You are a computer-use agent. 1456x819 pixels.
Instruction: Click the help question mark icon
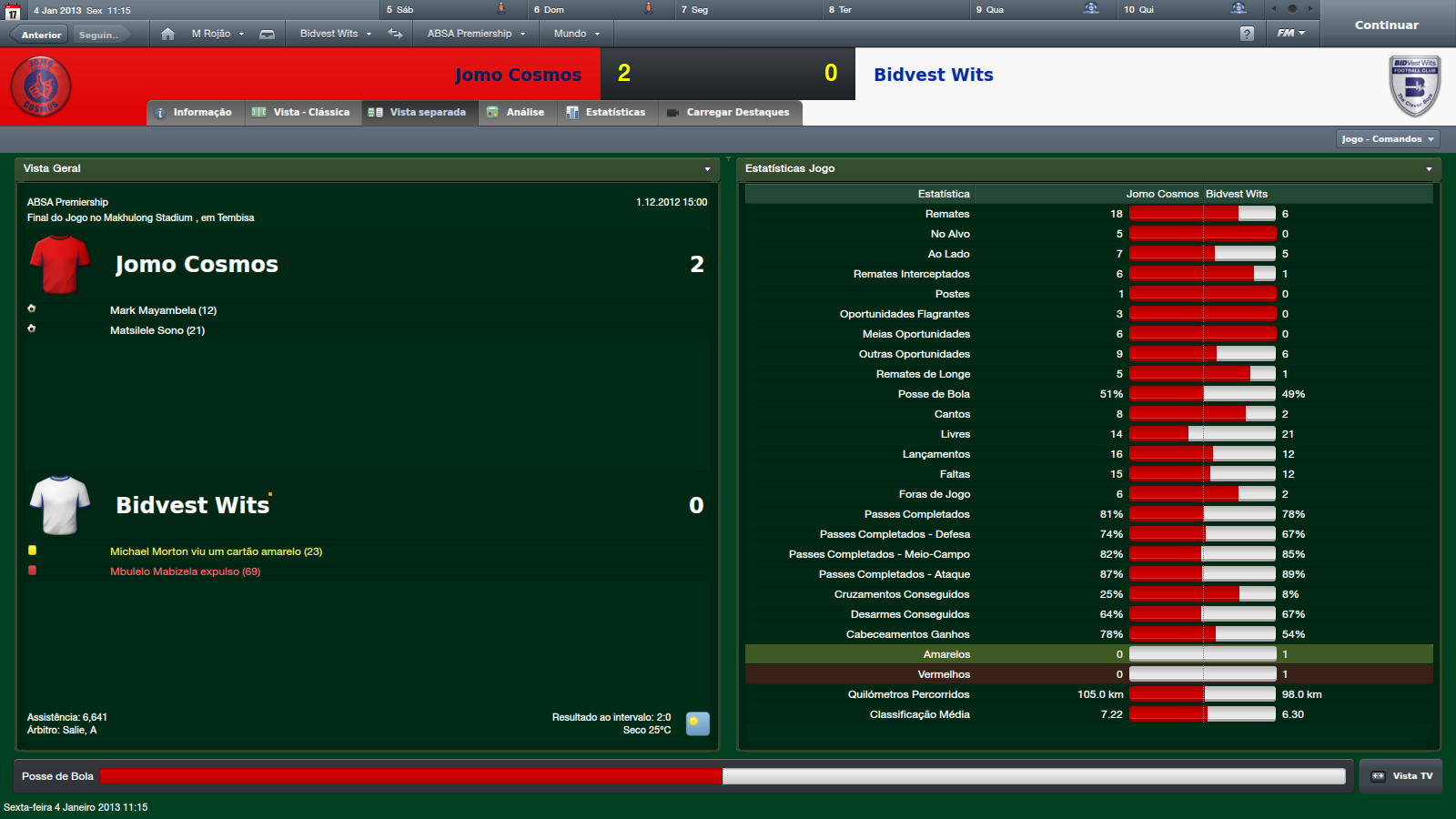pos(1247,34)
